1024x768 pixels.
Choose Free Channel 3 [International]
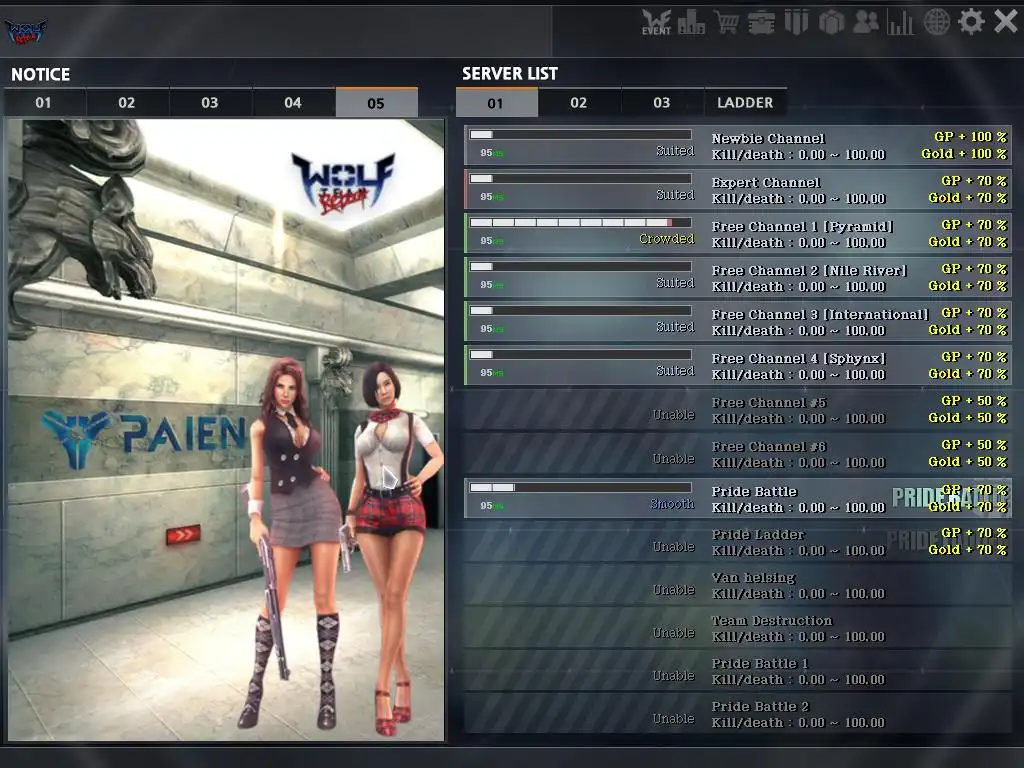tap(737, 322)
